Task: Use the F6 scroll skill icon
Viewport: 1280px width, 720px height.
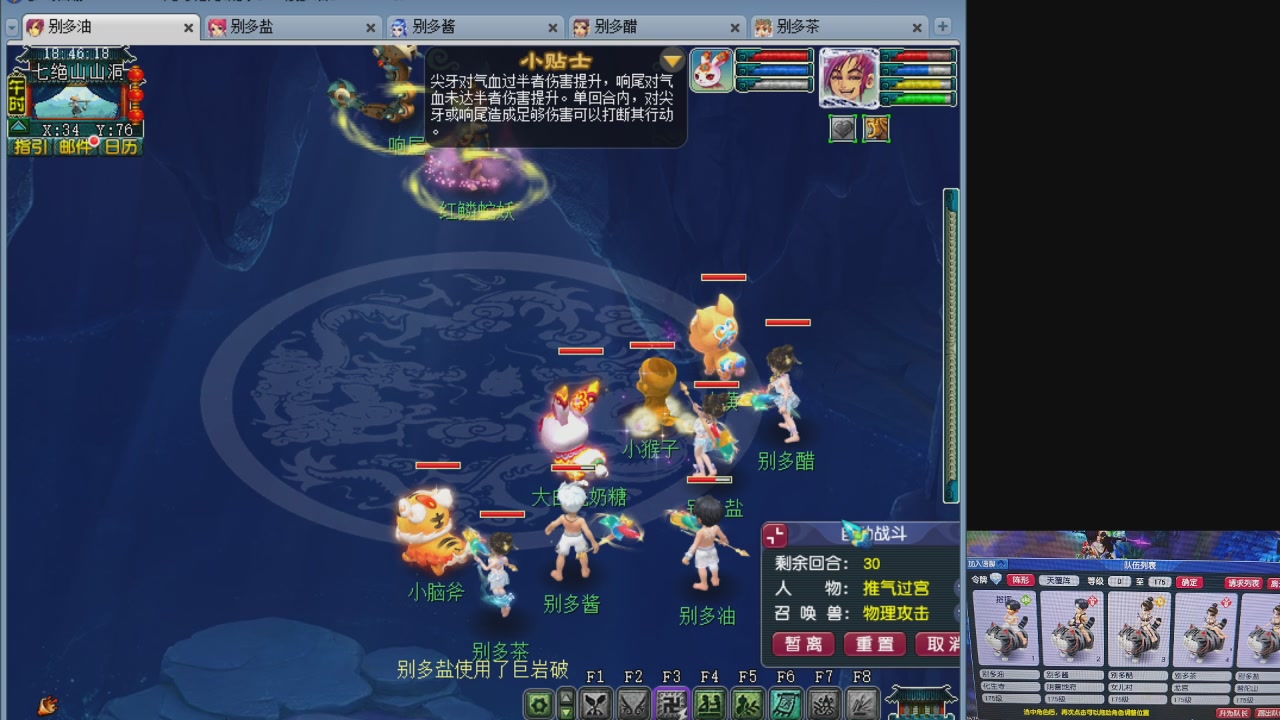Action: (786, 703)
